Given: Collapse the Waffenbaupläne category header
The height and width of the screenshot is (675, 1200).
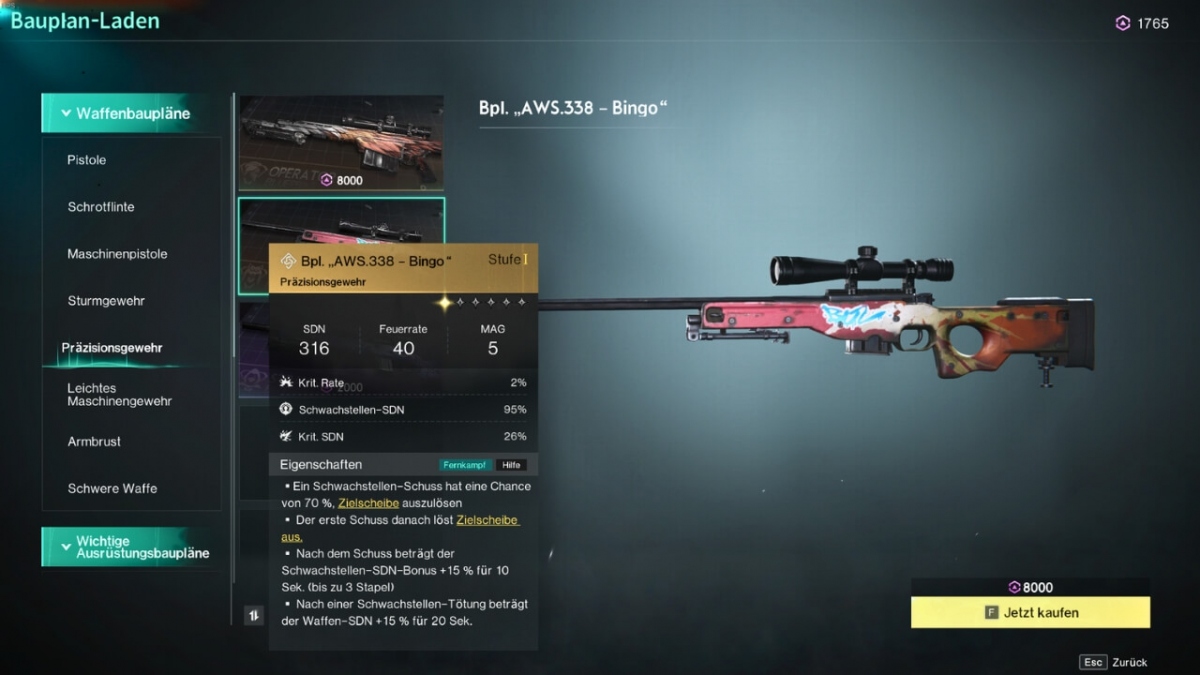Looking at the screenshot, I should pos(131,113).
